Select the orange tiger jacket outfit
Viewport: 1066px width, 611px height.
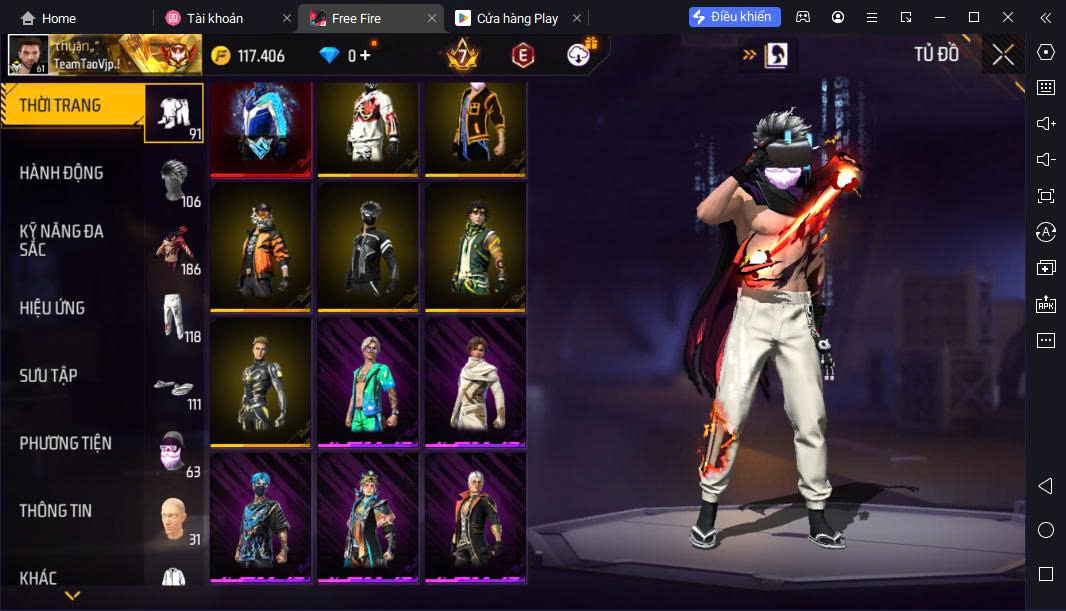coord(262,245)
